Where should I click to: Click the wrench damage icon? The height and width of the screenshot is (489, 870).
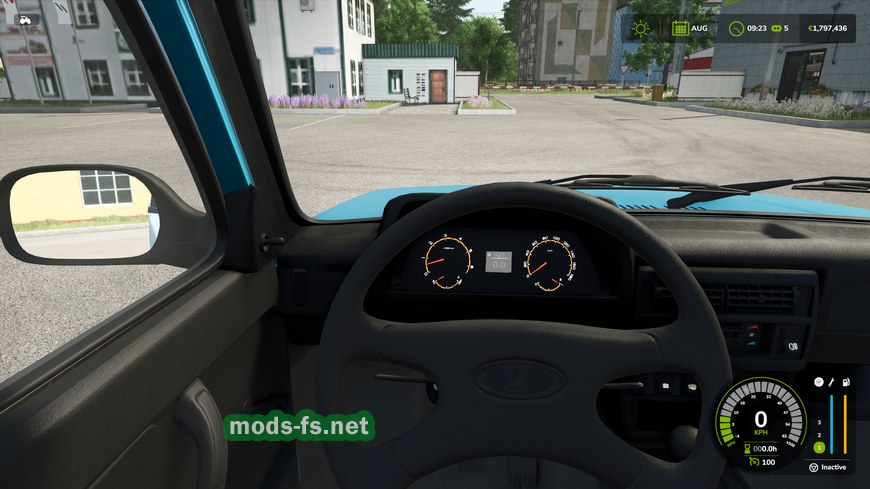(x=831, y=382)
